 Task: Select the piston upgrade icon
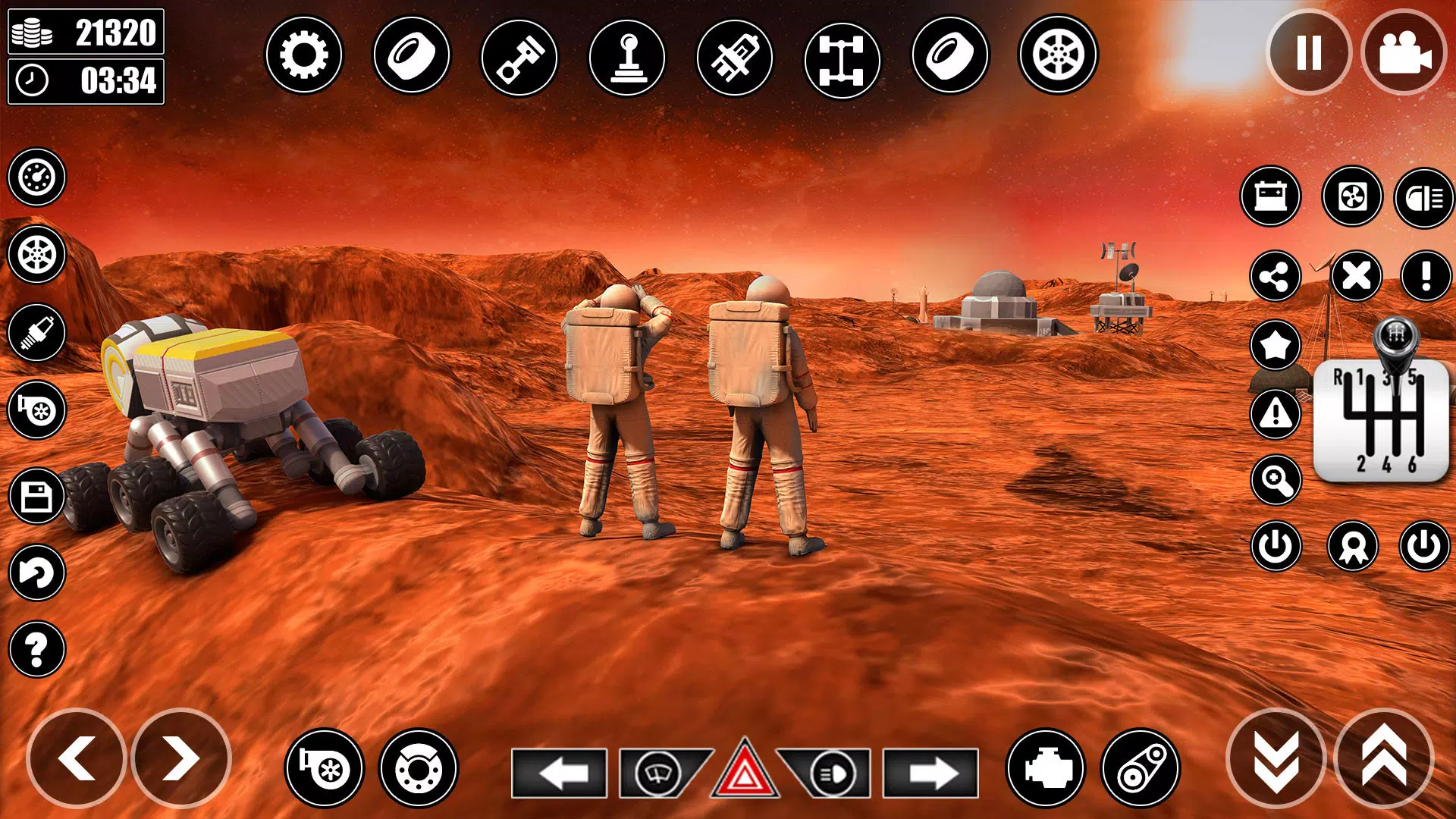(519, 57)
